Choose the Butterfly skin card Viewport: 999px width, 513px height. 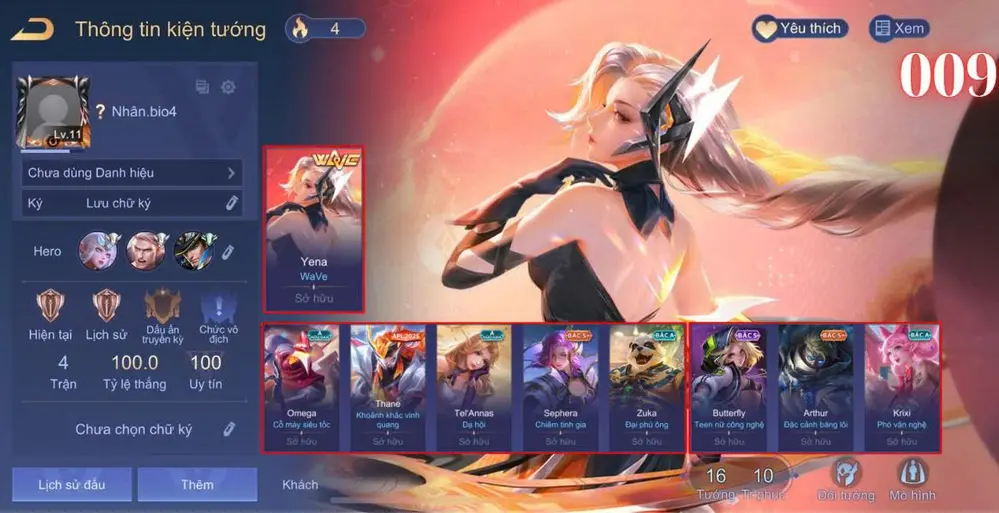point(729,387)
